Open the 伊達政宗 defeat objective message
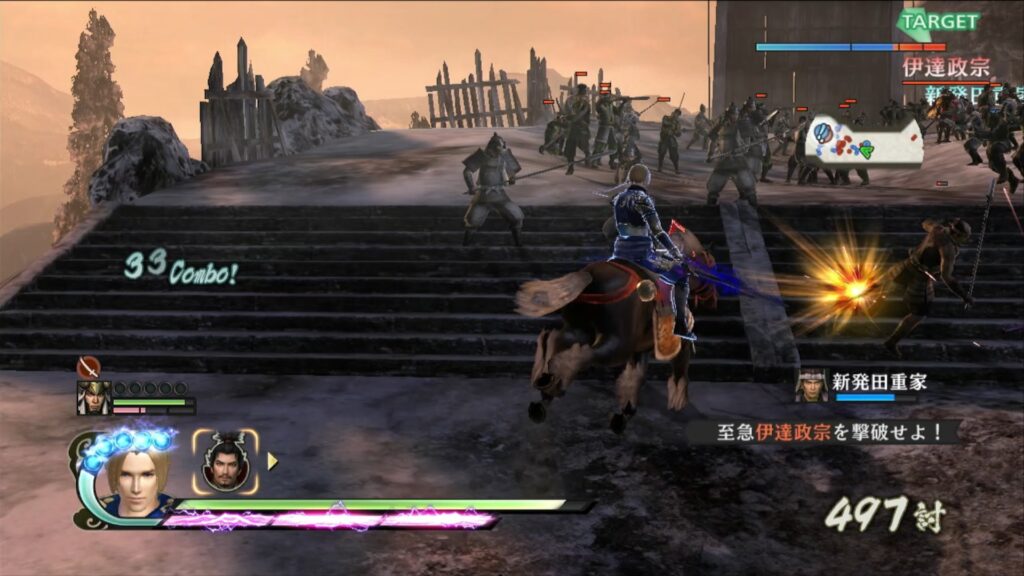Image resolution: width=1024 pixels, height=576 pixels. tap(822, 432)
